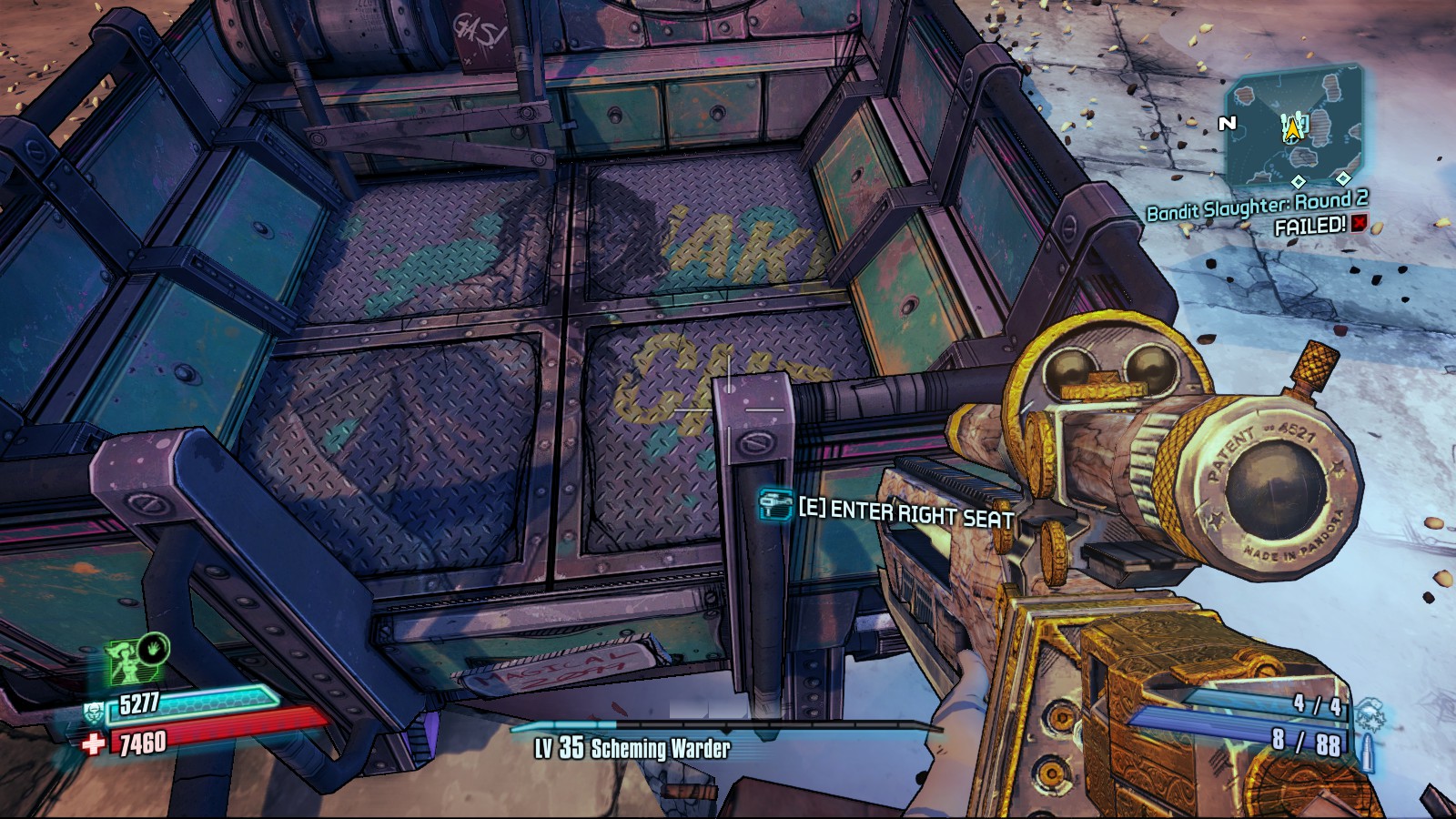Click the red health cross icon
Image resolution: width=1456 pixels, height=819 pixels.
(93, 745)
